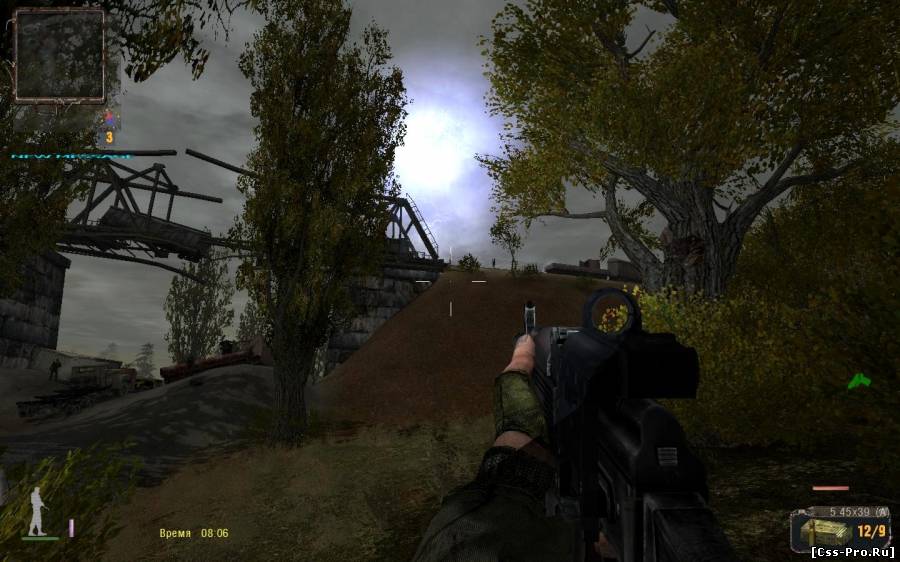Image resolution: width=900 pixels, height=562 pixels.
Task: Click the colored contacts icon below minimap
Action: click(x=109, y=121)
